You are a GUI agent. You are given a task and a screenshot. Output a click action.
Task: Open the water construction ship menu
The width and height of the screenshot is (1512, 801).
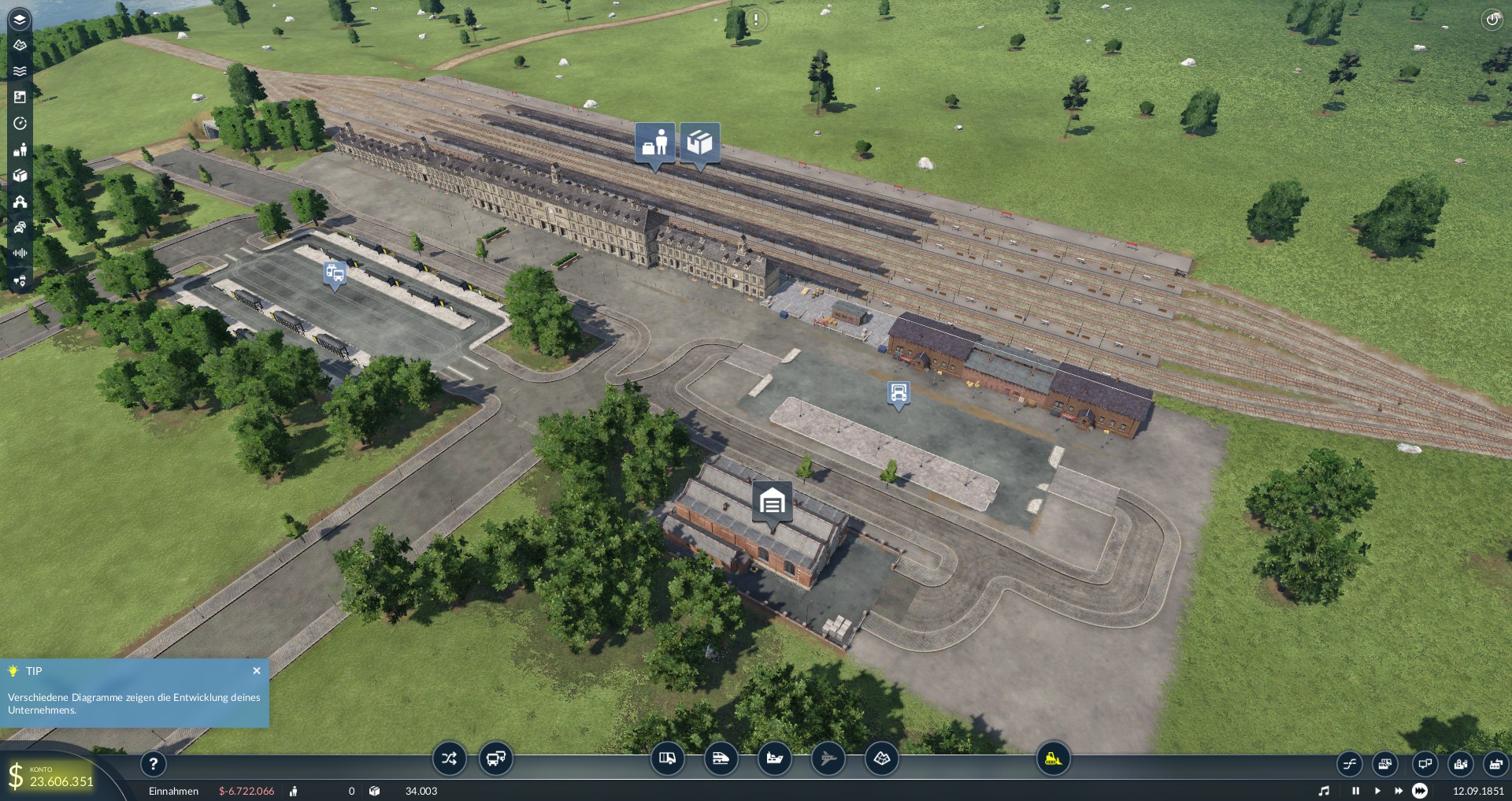point(774,758)
